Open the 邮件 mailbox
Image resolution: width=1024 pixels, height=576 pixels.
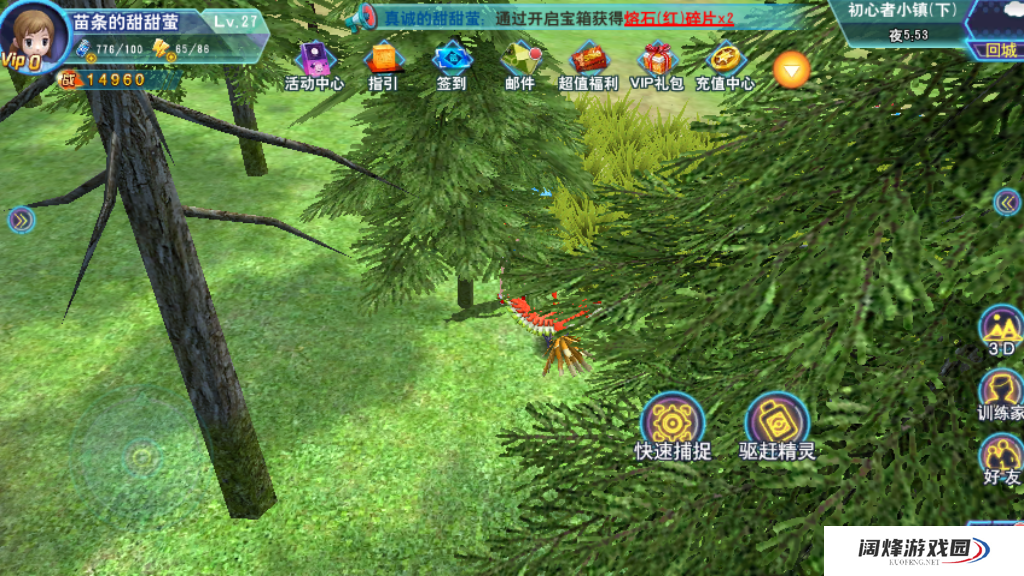click(520, 64)
